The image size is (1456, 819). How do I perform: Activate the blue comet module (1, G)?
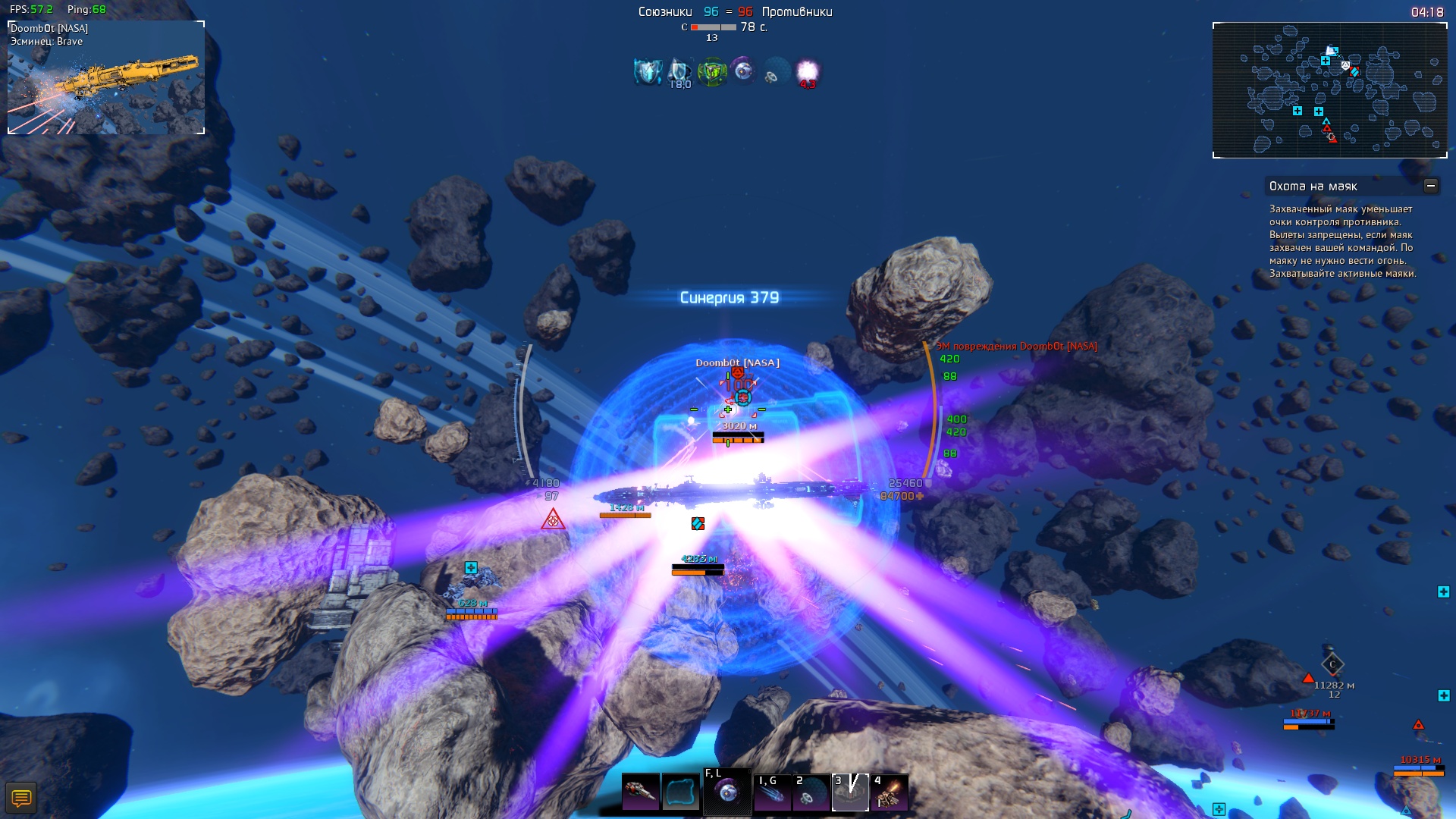coord(773,792)
